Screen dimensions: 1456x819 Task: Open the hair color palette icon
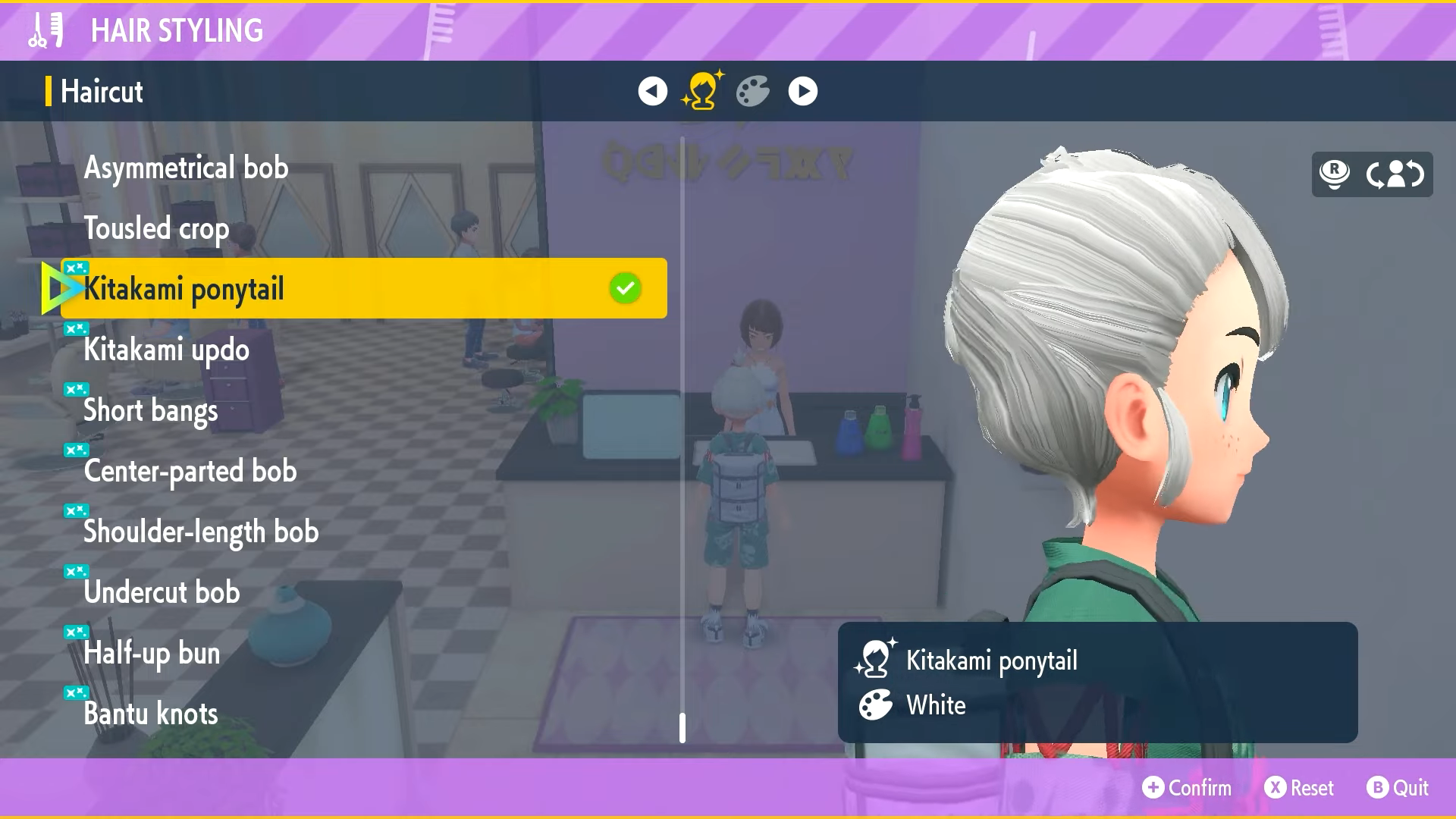(752, 92)
